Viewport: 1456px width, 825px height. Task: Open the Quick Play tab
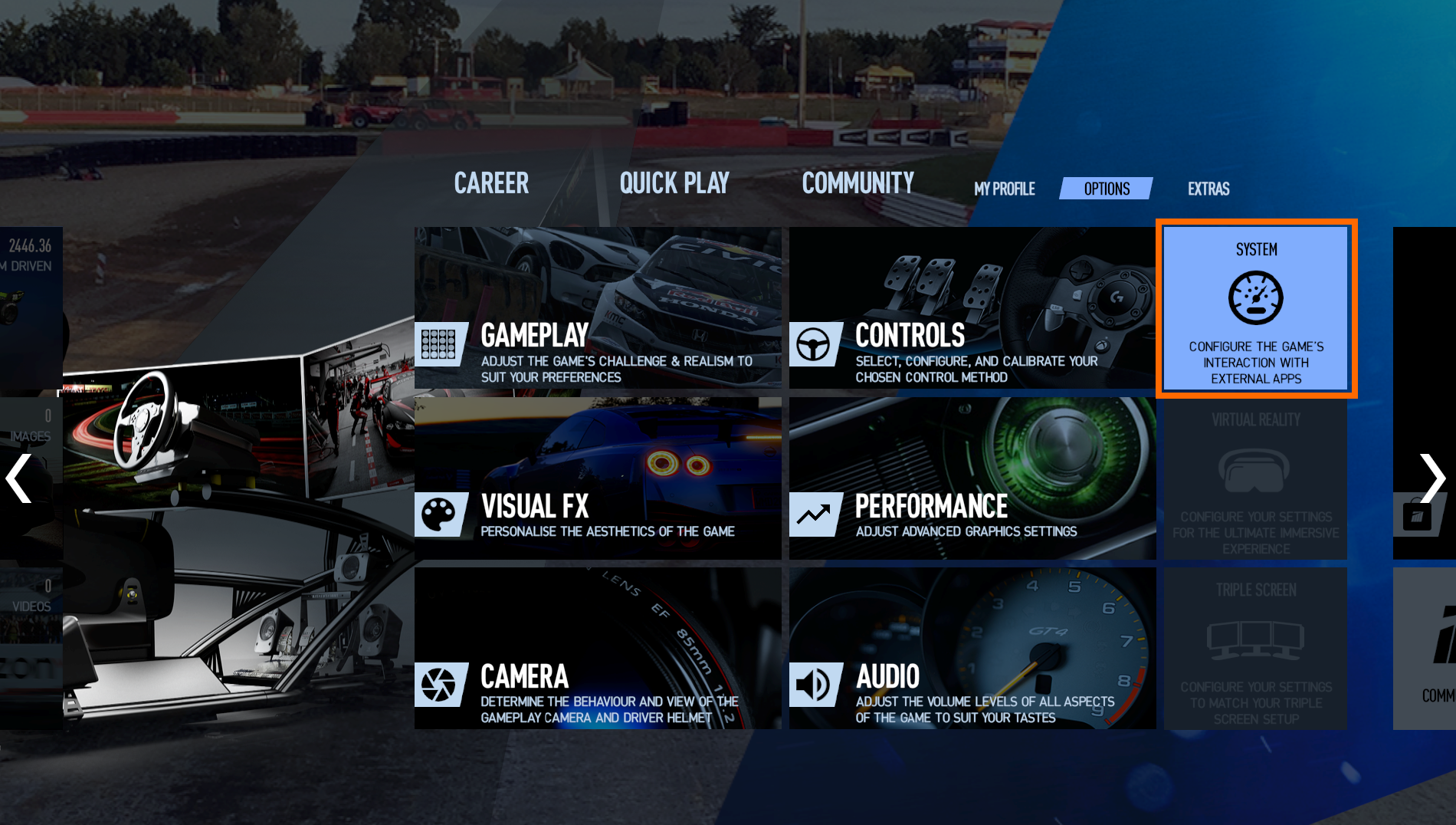point(674,183)
